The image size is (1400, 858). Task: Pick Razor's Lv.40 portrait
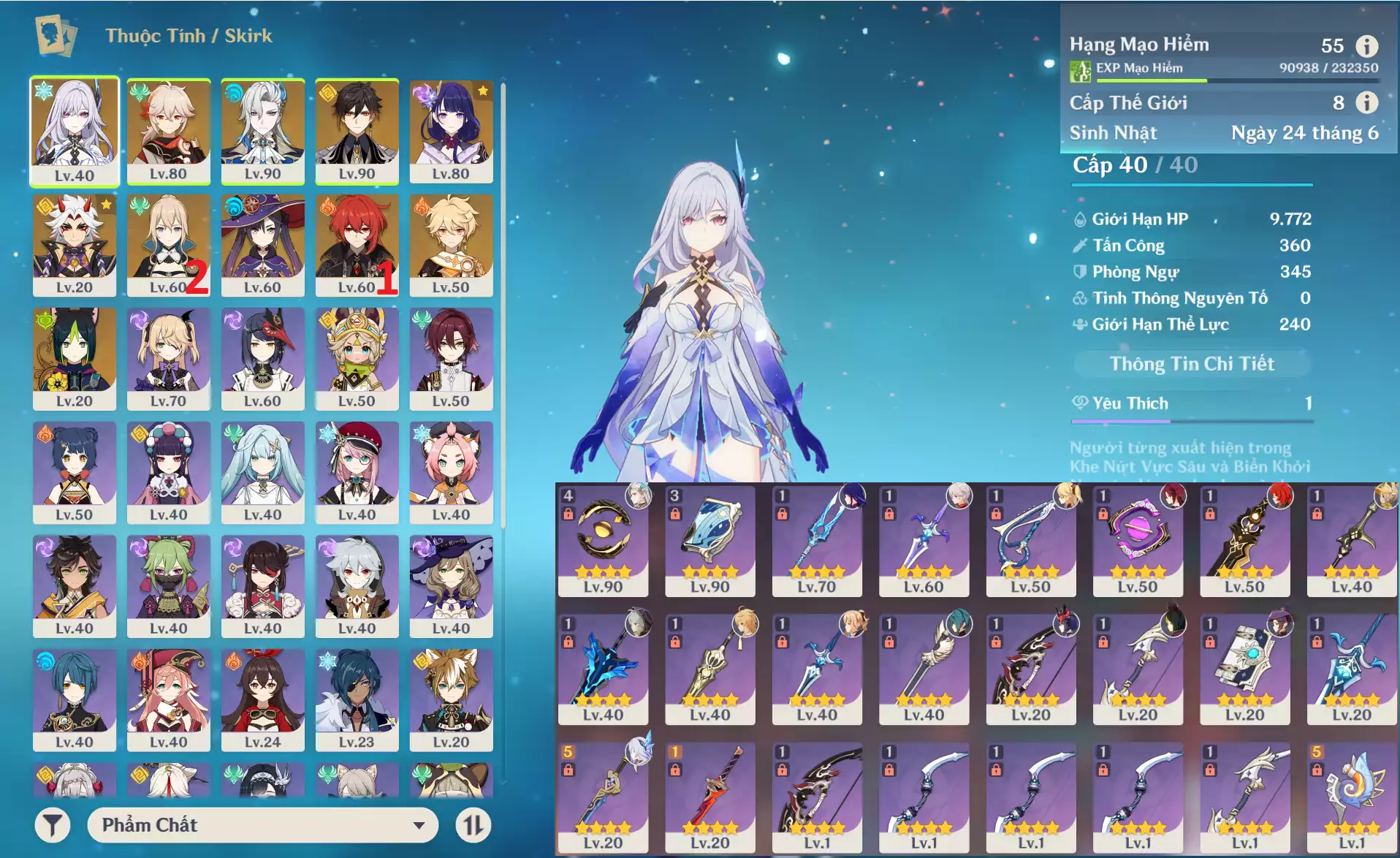[x=357, y=585]
